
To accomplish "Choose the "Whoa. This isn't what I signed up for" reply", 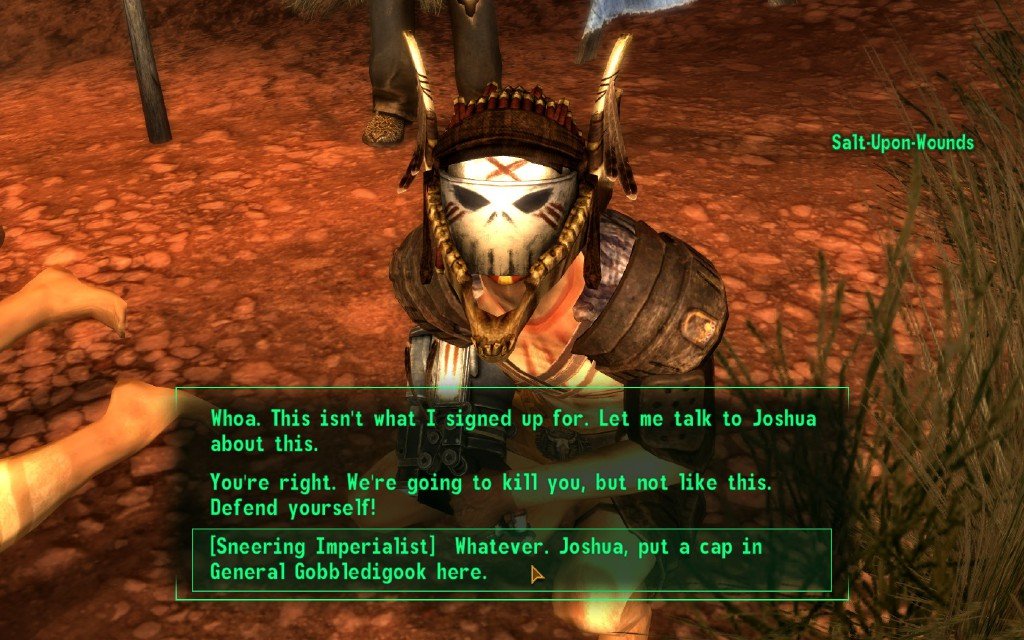I will point(512,430).
